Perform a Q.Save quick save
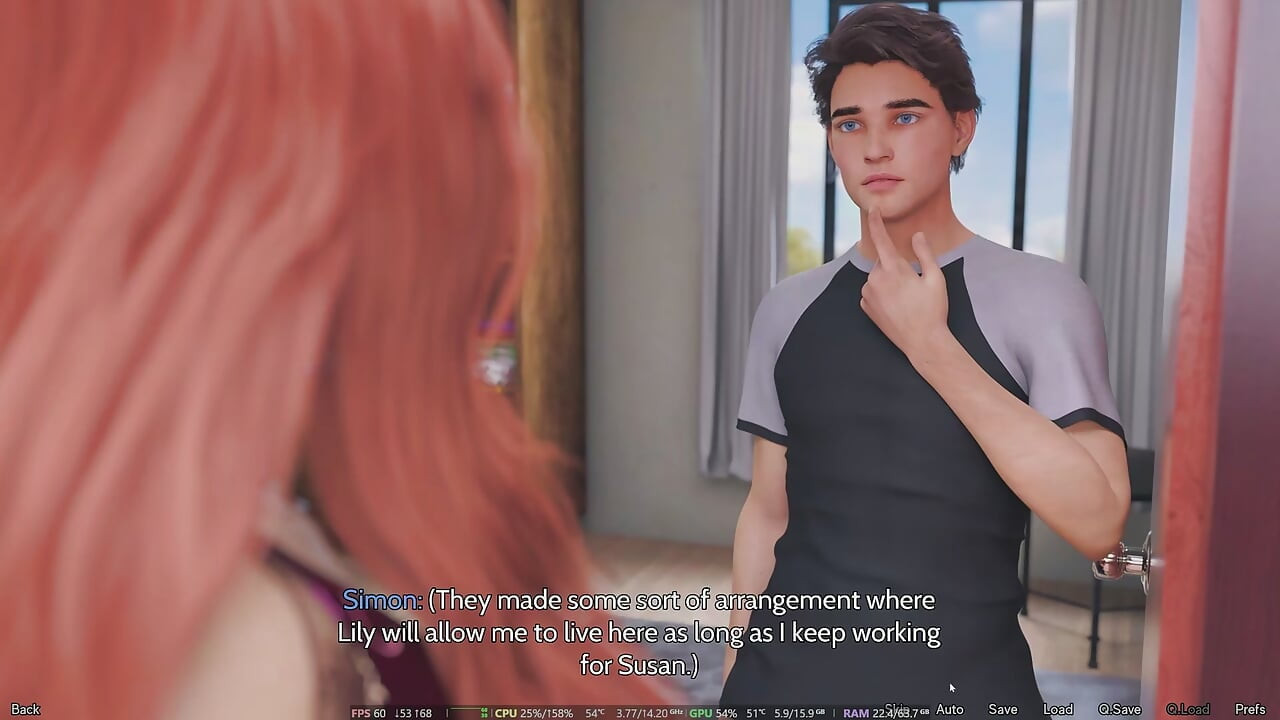Image resolution: width=1280 pixels, height=720 pixels. point(1120,708)
